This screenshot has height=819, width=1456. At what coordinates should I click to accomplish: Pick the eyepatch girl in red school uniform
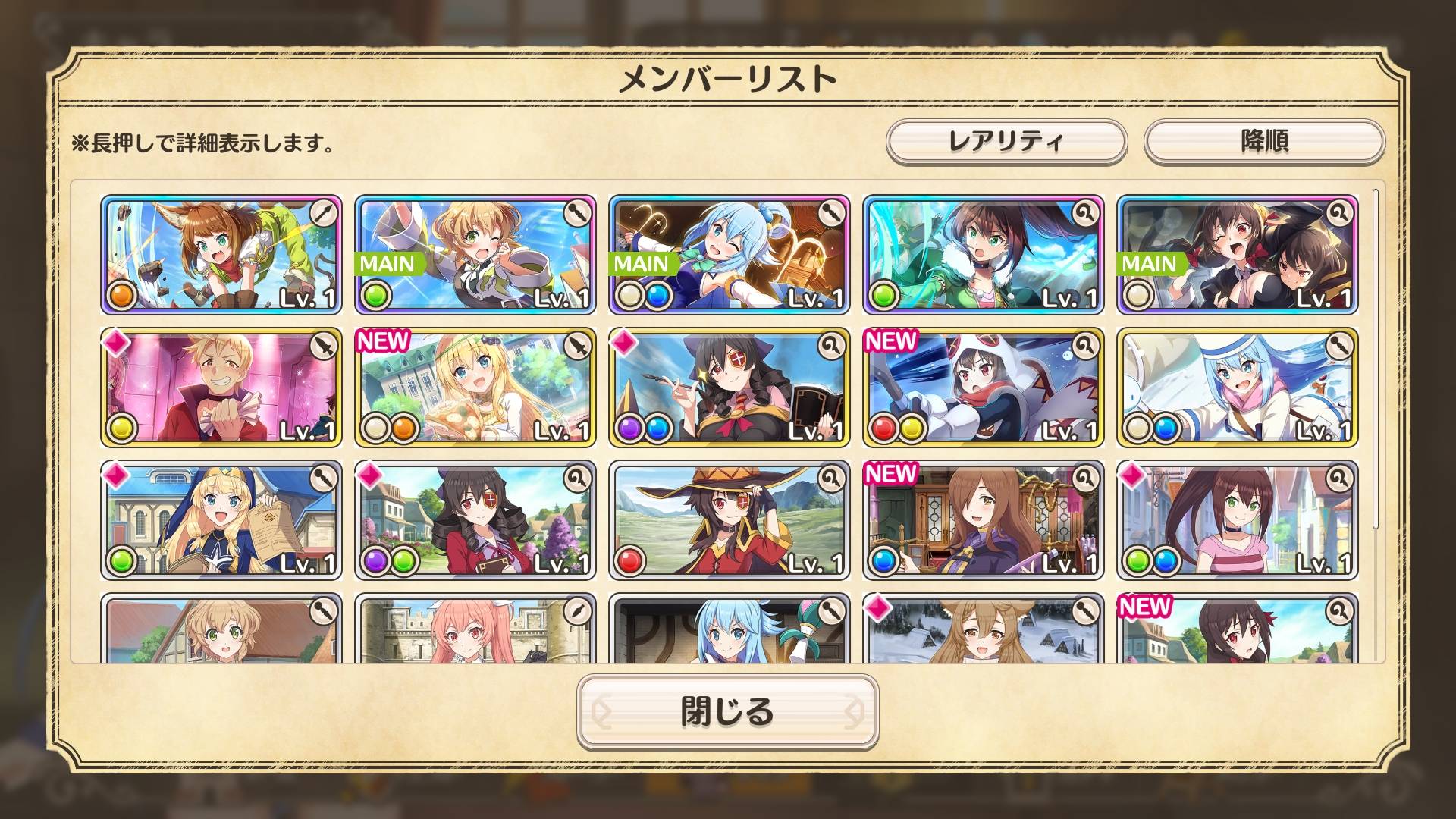(475, 520)
